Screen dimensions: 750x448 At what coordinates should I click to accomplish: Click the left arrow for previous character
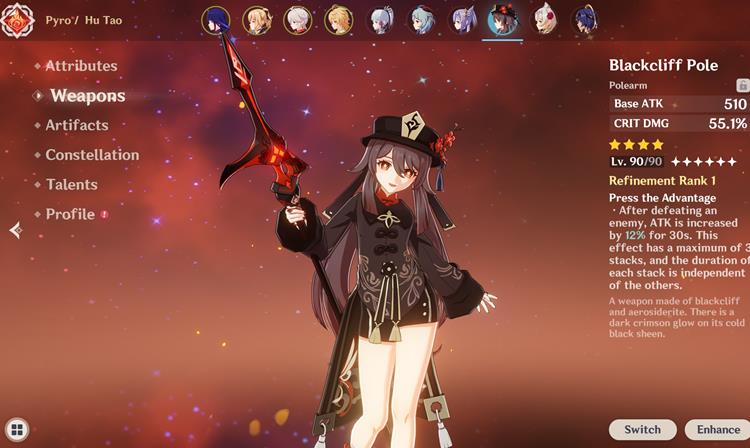(x=15, y=230)
